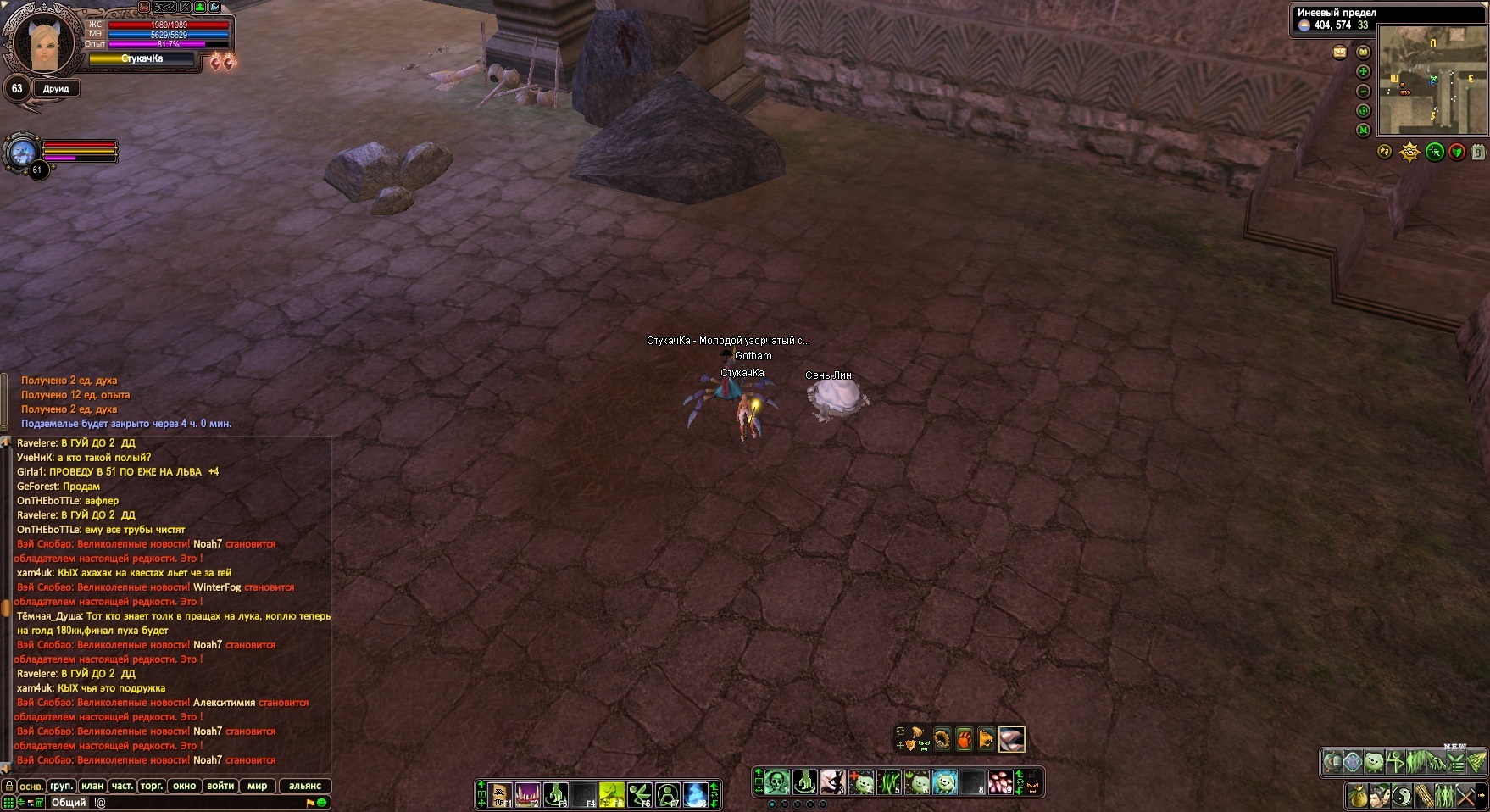Click the golden sun badge icon

tap(1409, 153)
